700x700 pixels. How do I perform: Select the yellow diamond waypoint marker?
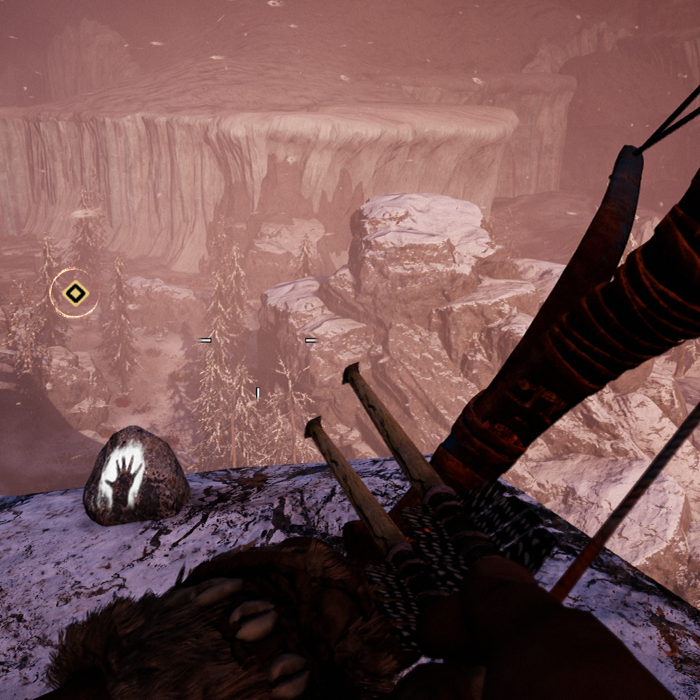75,293
